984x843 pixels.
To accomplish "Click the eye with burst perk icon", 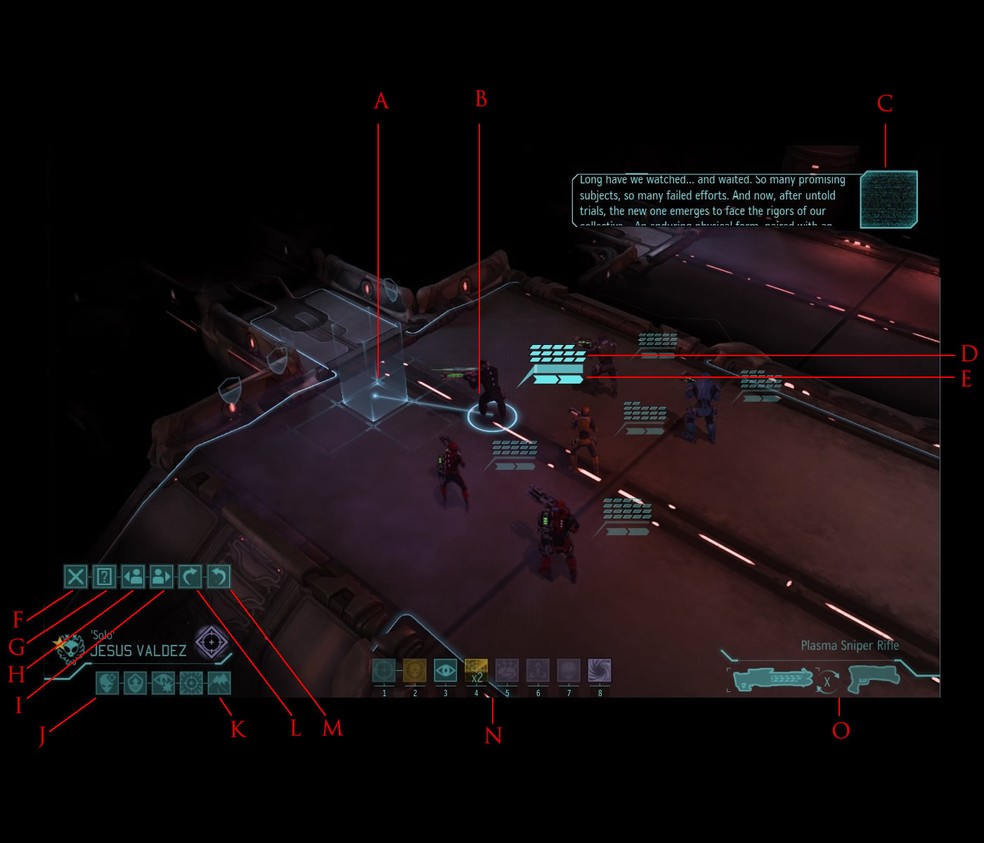I will 163,683.
